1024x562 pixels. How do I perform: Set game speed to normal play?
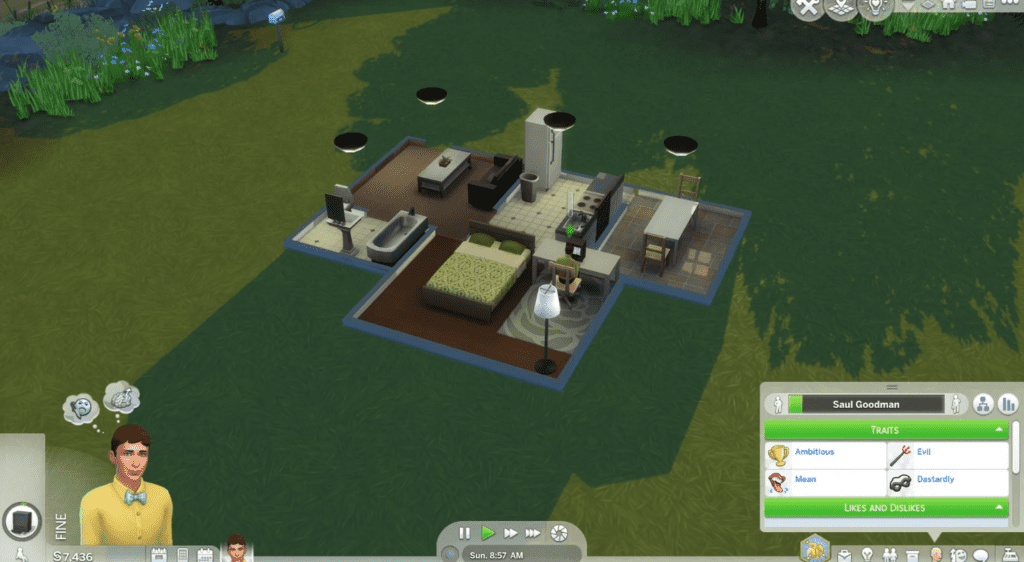click(x=487, y=533)
